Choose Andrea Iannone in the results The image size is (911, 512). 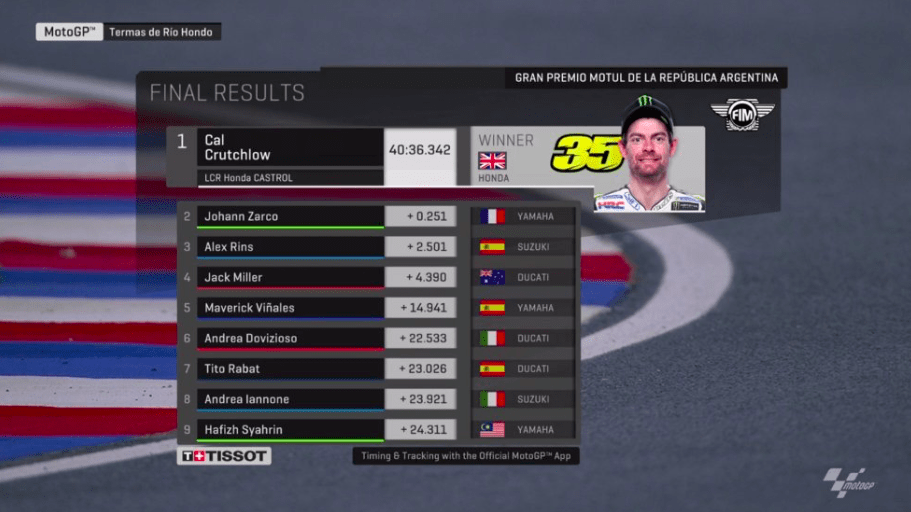click(292, 399)
